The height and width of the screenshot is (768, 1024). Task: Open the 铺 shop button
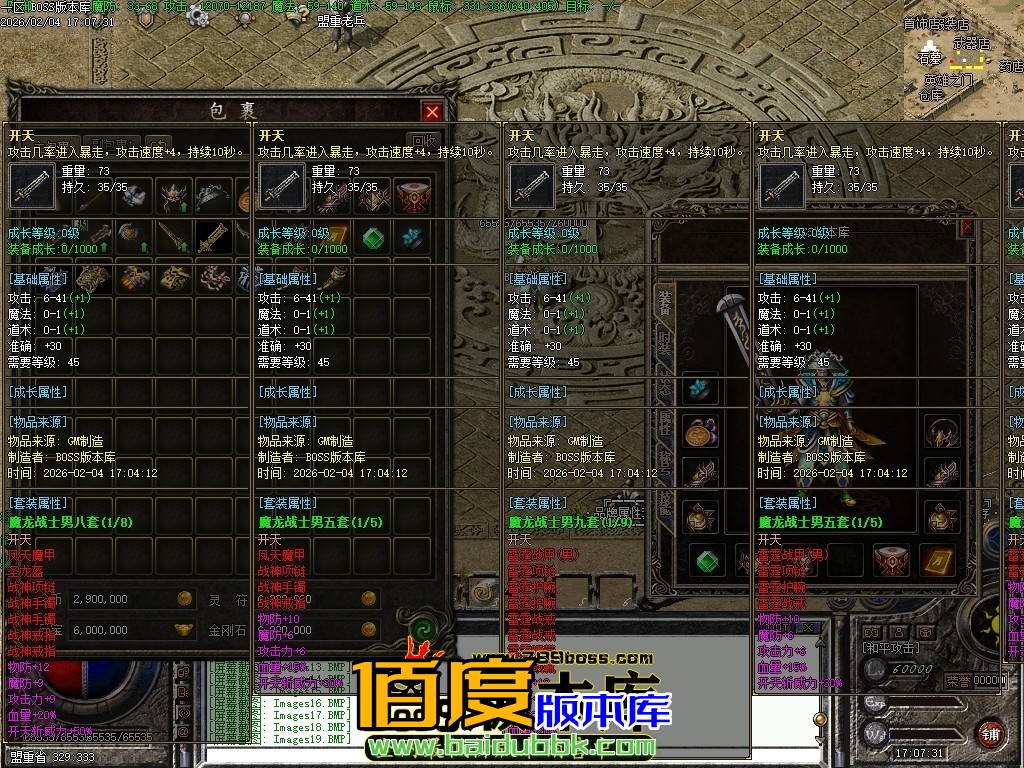pyautogui.click(x=991, y=732)
